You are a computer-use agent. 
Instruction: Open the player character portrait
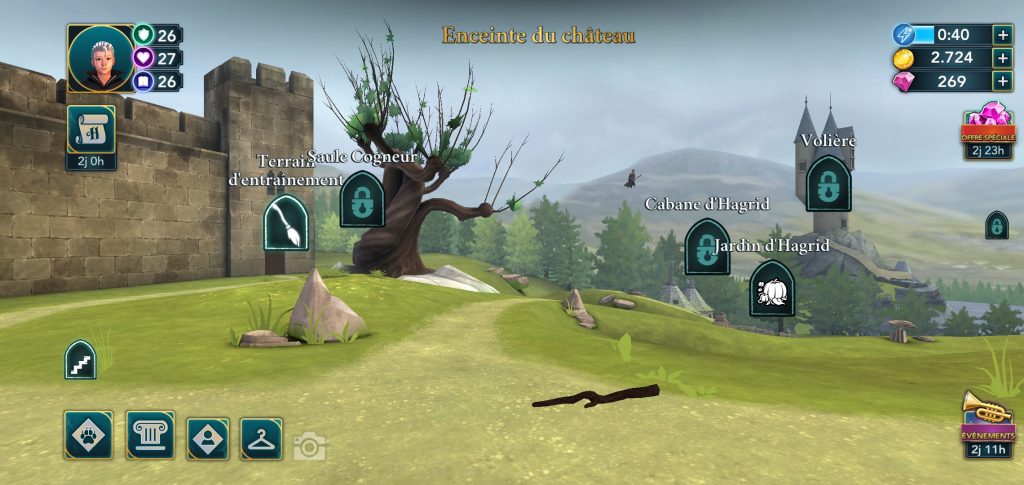pos(100,58)
